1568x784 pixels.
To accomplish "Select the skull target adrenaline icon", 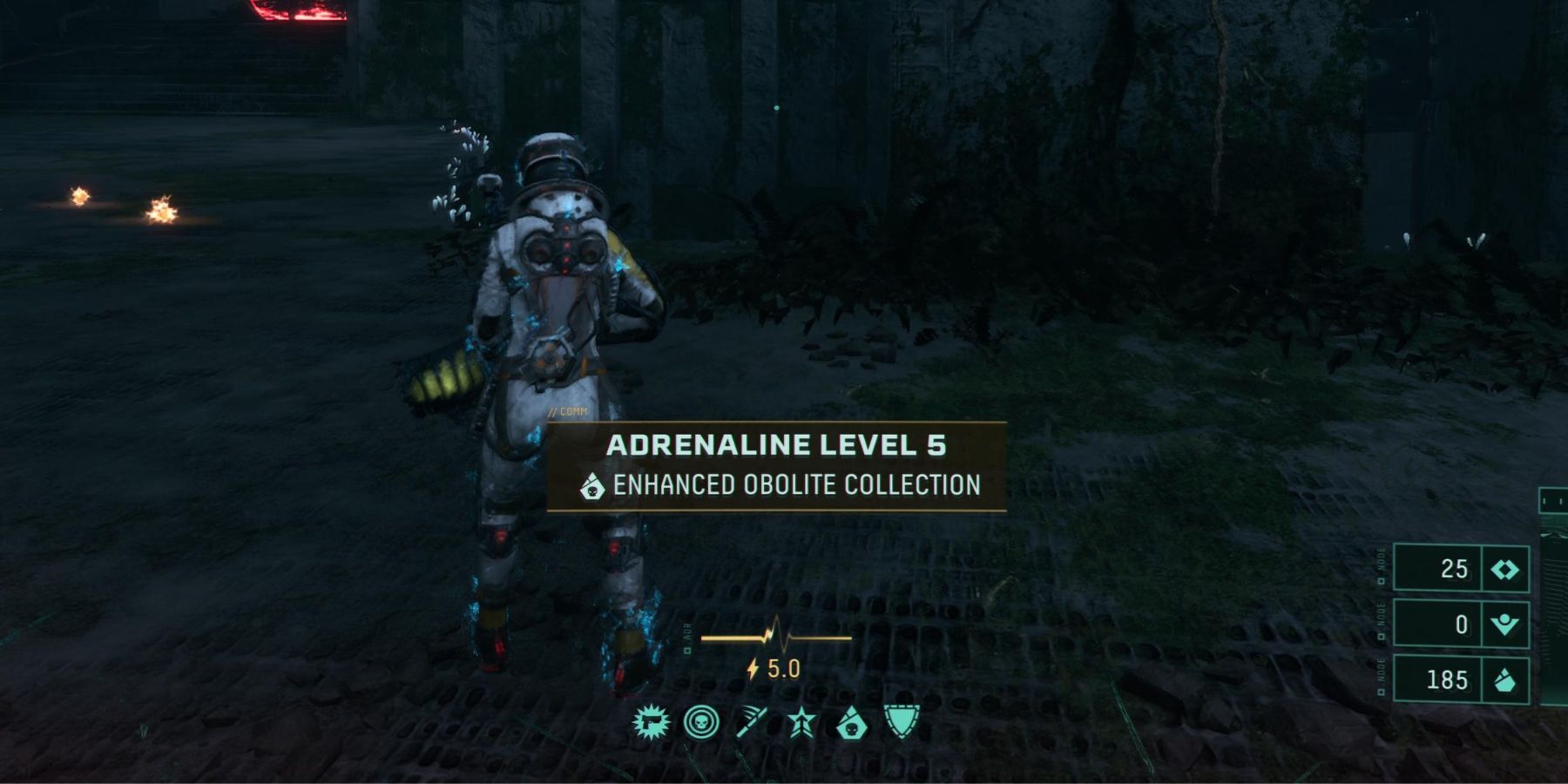I will point(701,722).
